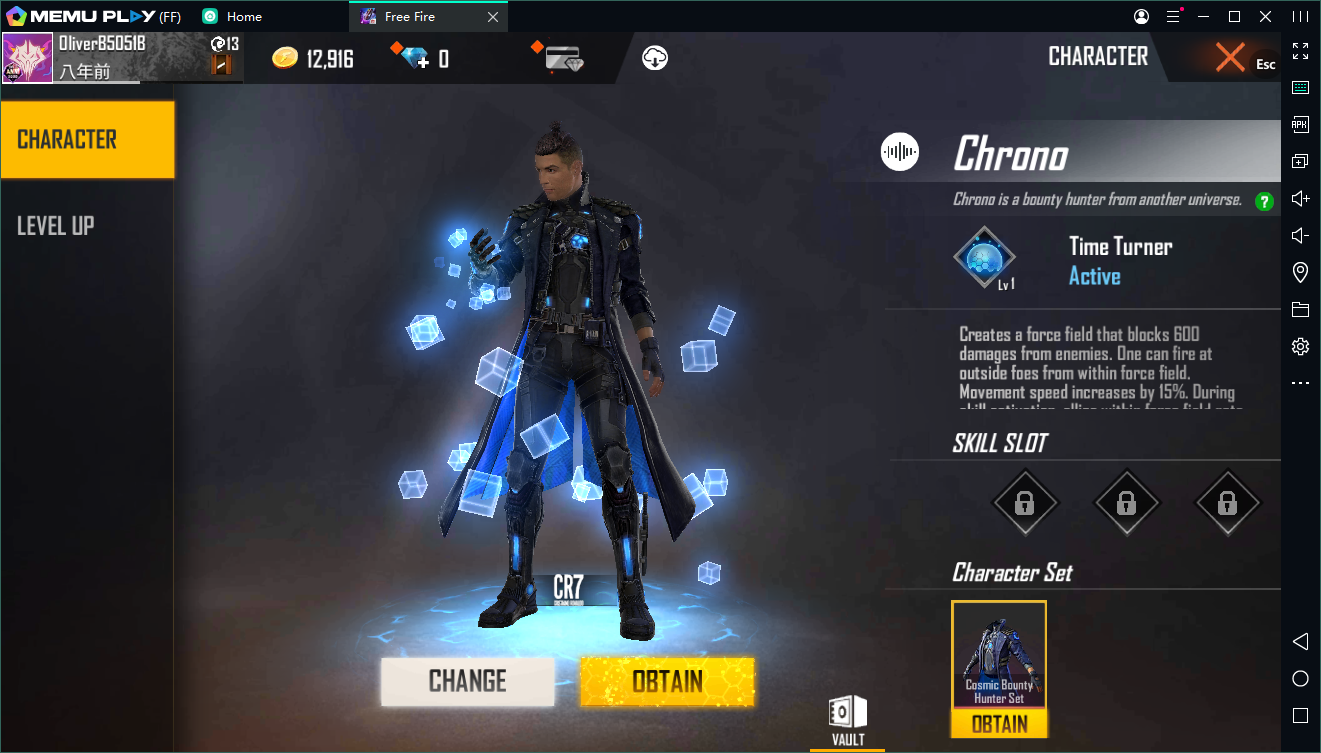
Task: Switch to the LEVEL UP tab
Action: click(56, 226)
